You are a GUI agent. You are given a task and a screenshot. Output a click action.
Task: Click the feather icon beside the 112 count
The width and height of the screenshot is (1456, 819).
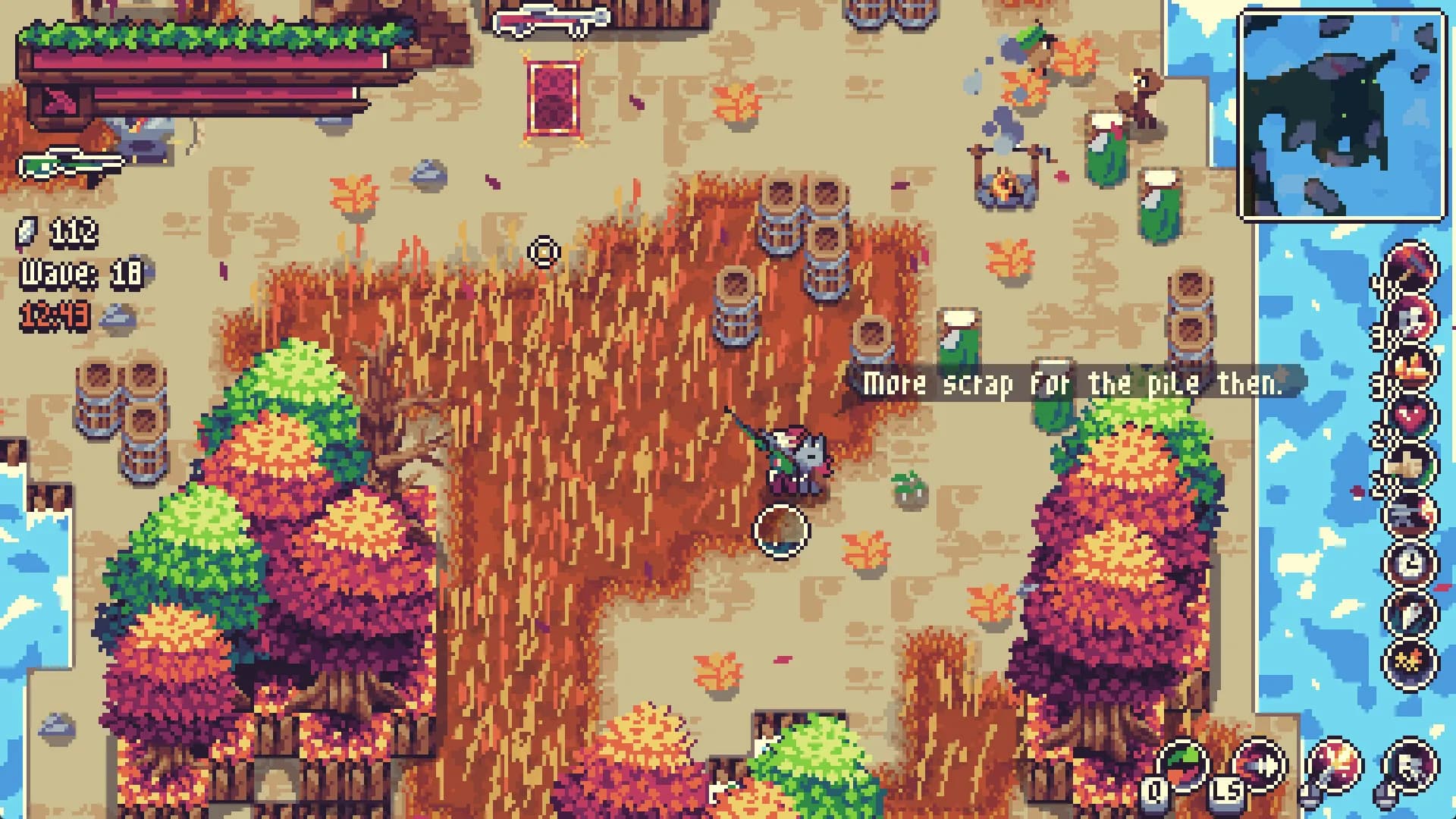(x=27, y=234)
